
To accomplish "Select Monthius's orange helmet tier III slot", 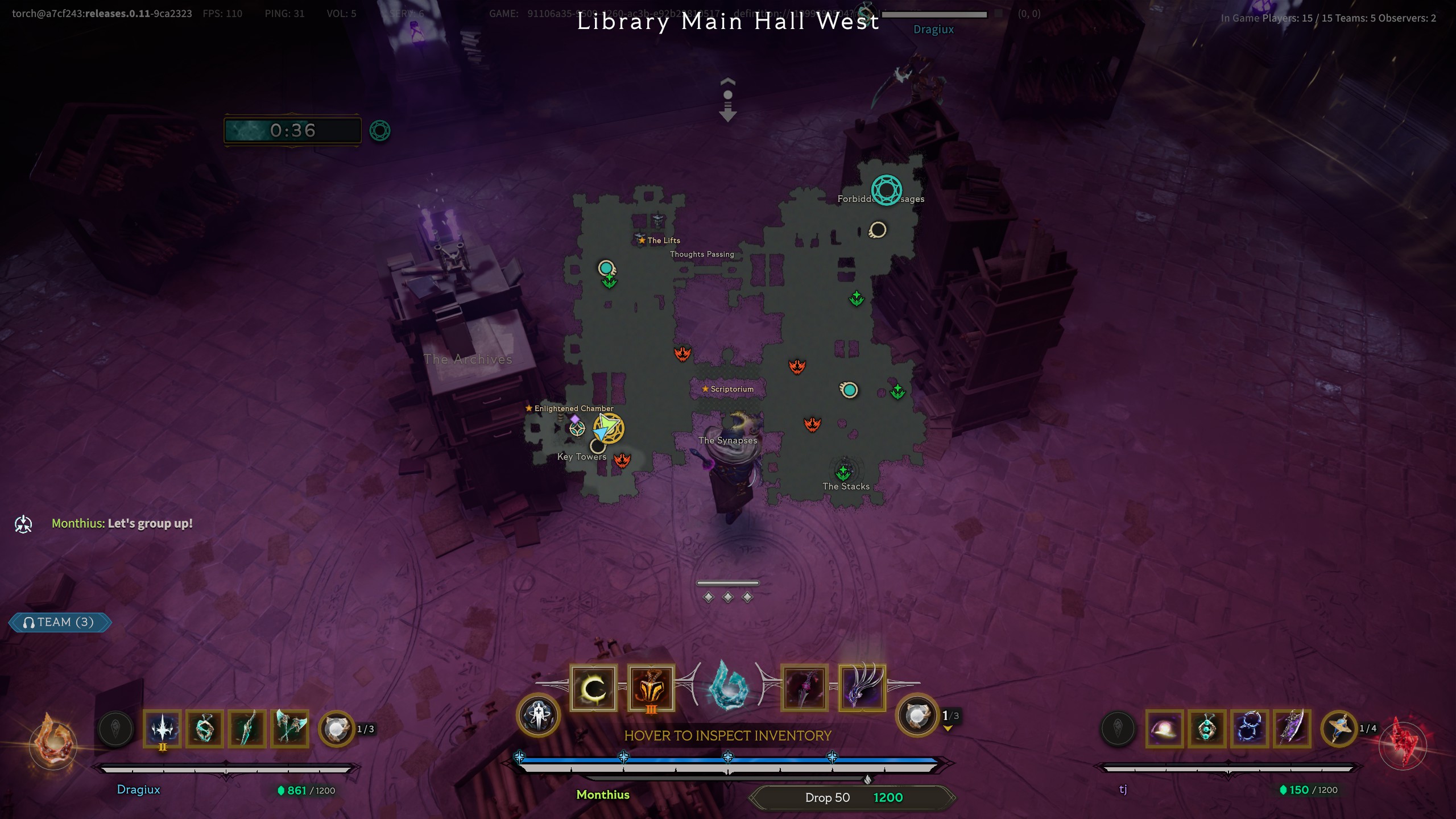I will [x=651, y=688].
